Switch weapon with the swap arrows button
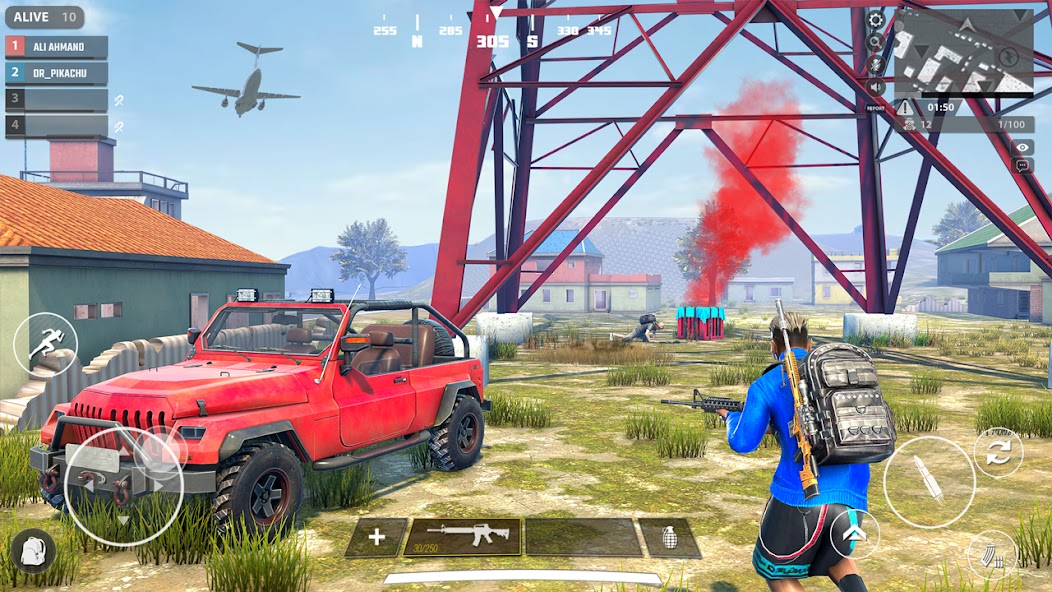Screen dimensions: 1052x592 click(997, 453)
